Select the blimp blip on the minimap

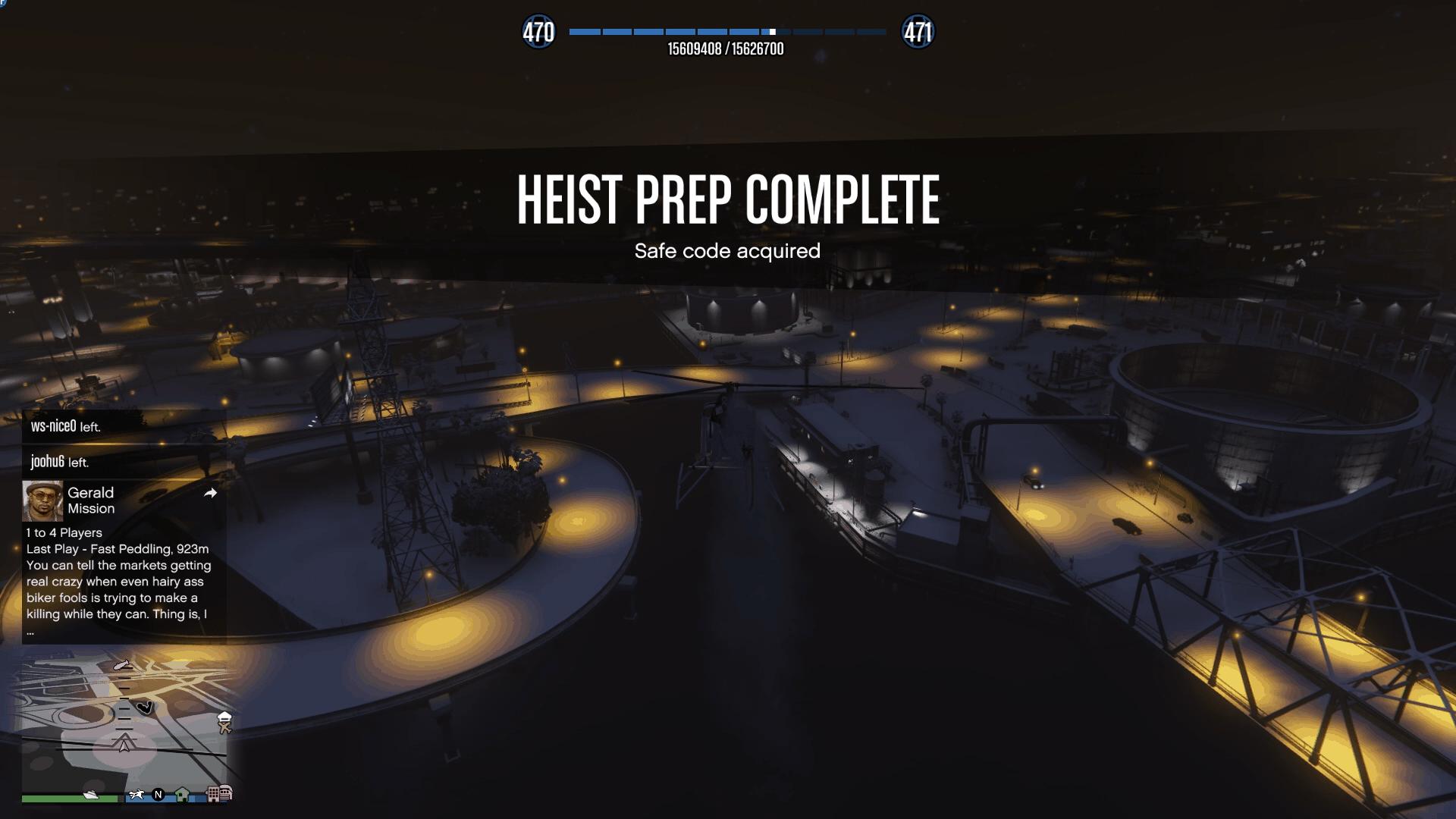point(122,665)
